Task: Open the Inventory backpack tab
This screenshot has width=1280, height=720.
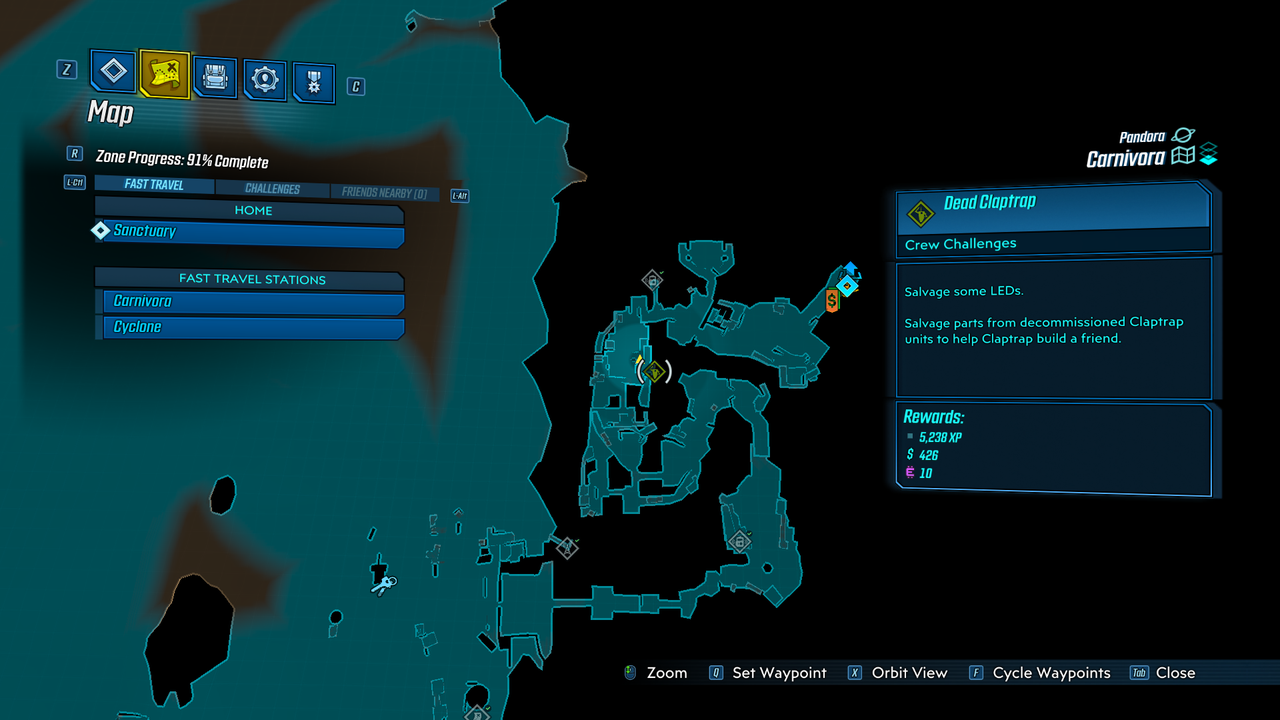Action: click(x=215, y=76)
